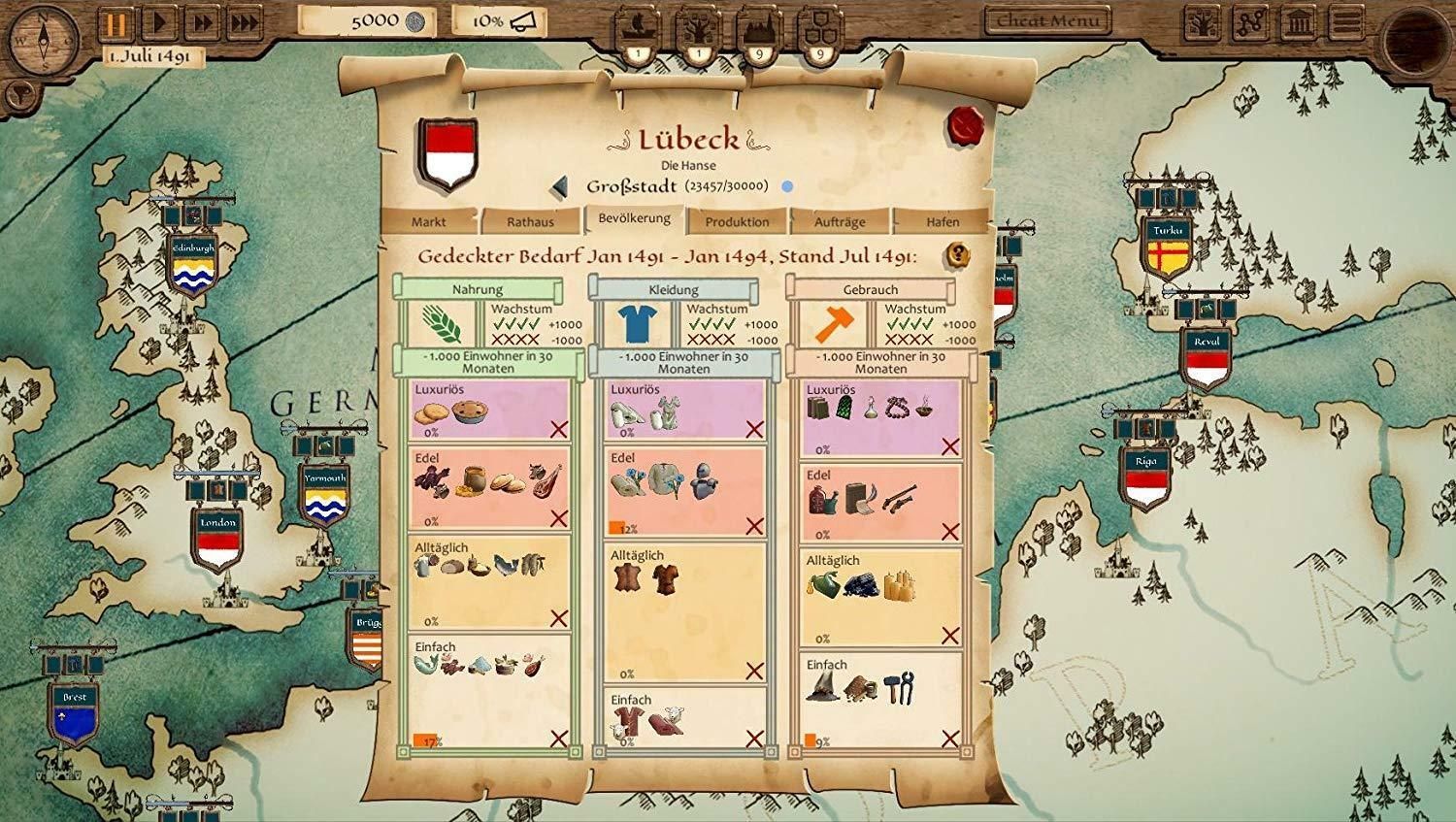Image resolution: width=1456 pixels, height=822 pixels.
Task: Open the bank building icon in top bar
Action: pyautogui.click(x=1300, y=23)
